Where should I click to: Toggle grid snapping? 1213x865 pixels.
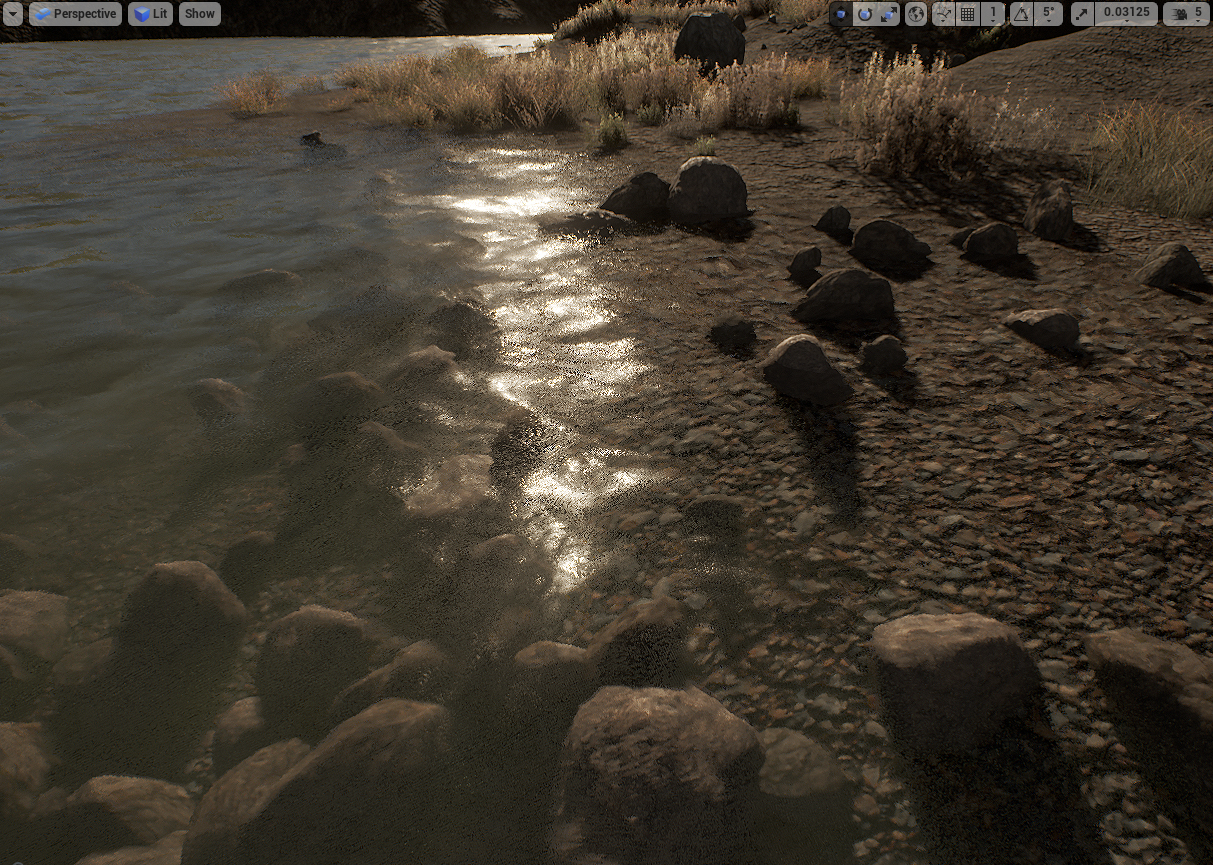[x=967, y=14]
